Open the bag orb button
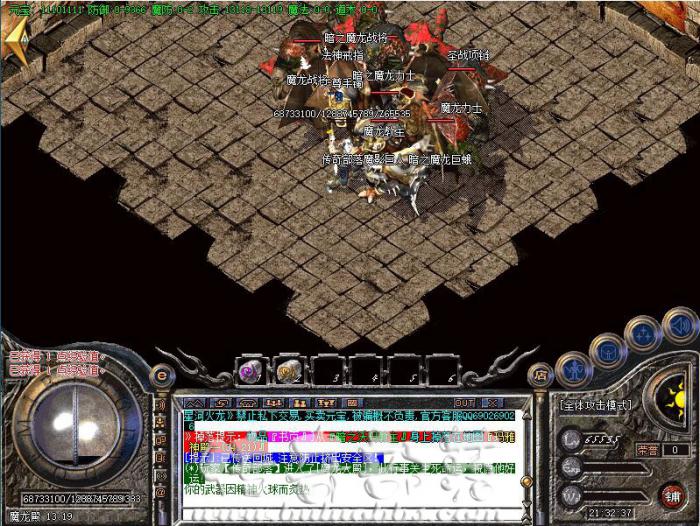 (x=607, y=348)
